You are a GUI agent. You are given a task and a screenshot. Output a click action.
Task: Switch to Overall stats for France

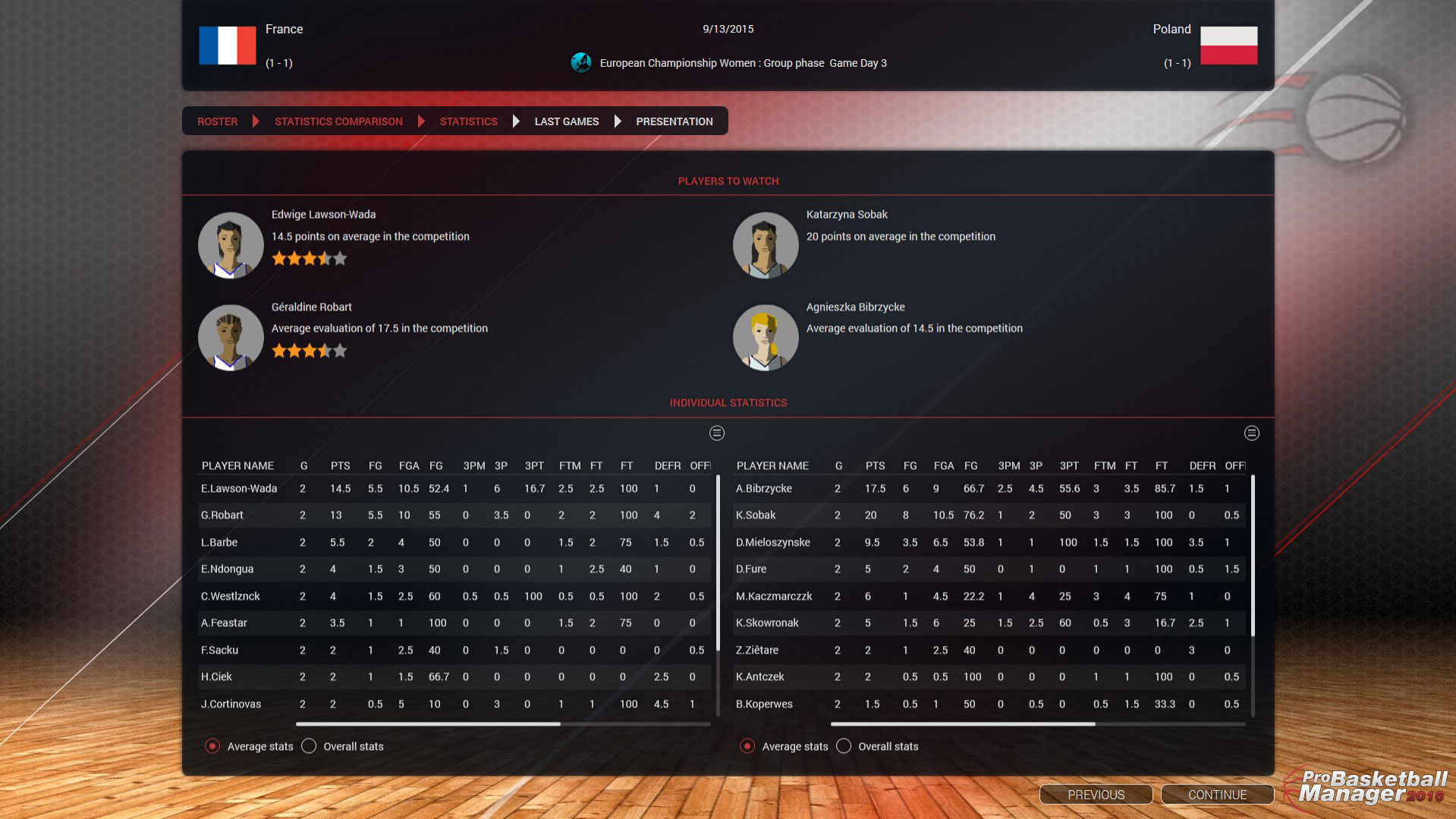pyautogui.click(x=309, y=746)
